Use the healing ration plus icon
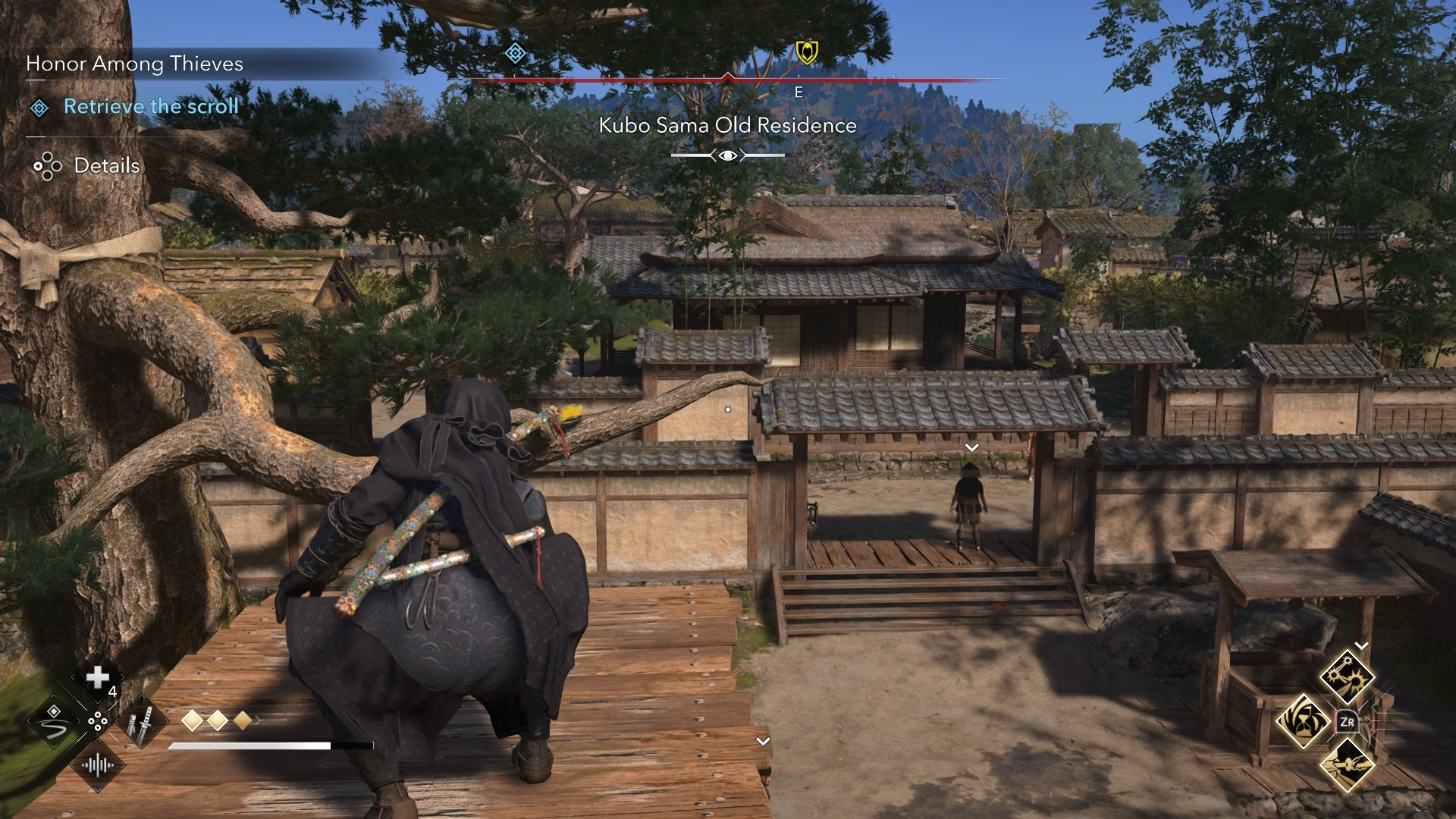This screenshot has height=819, width=1456. tap(98, 678)
